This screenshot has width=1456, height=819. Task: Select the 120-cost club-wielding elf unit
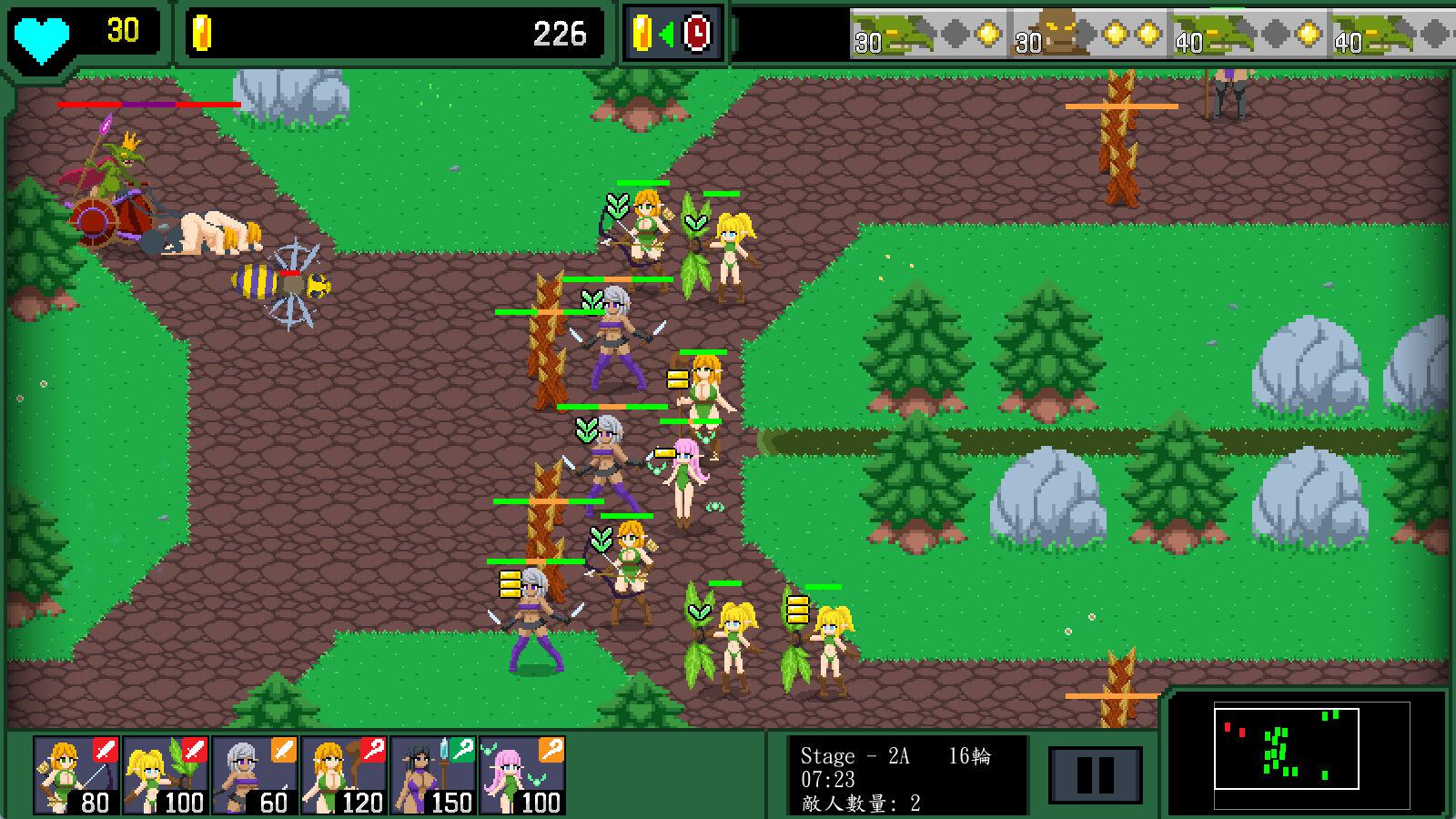coord(344,775)
